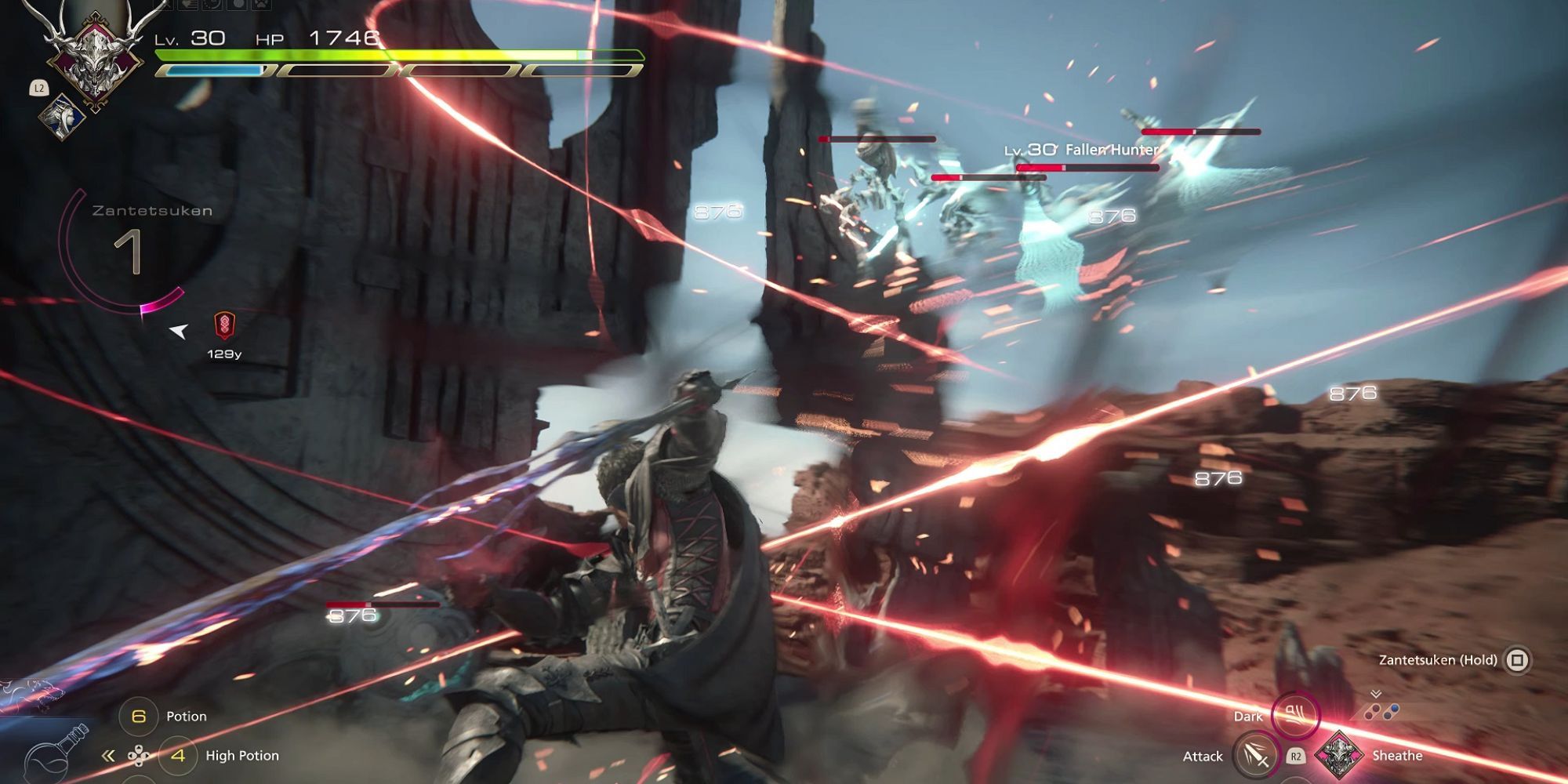Click the red quest marker showing 129y

pos(224,325)
